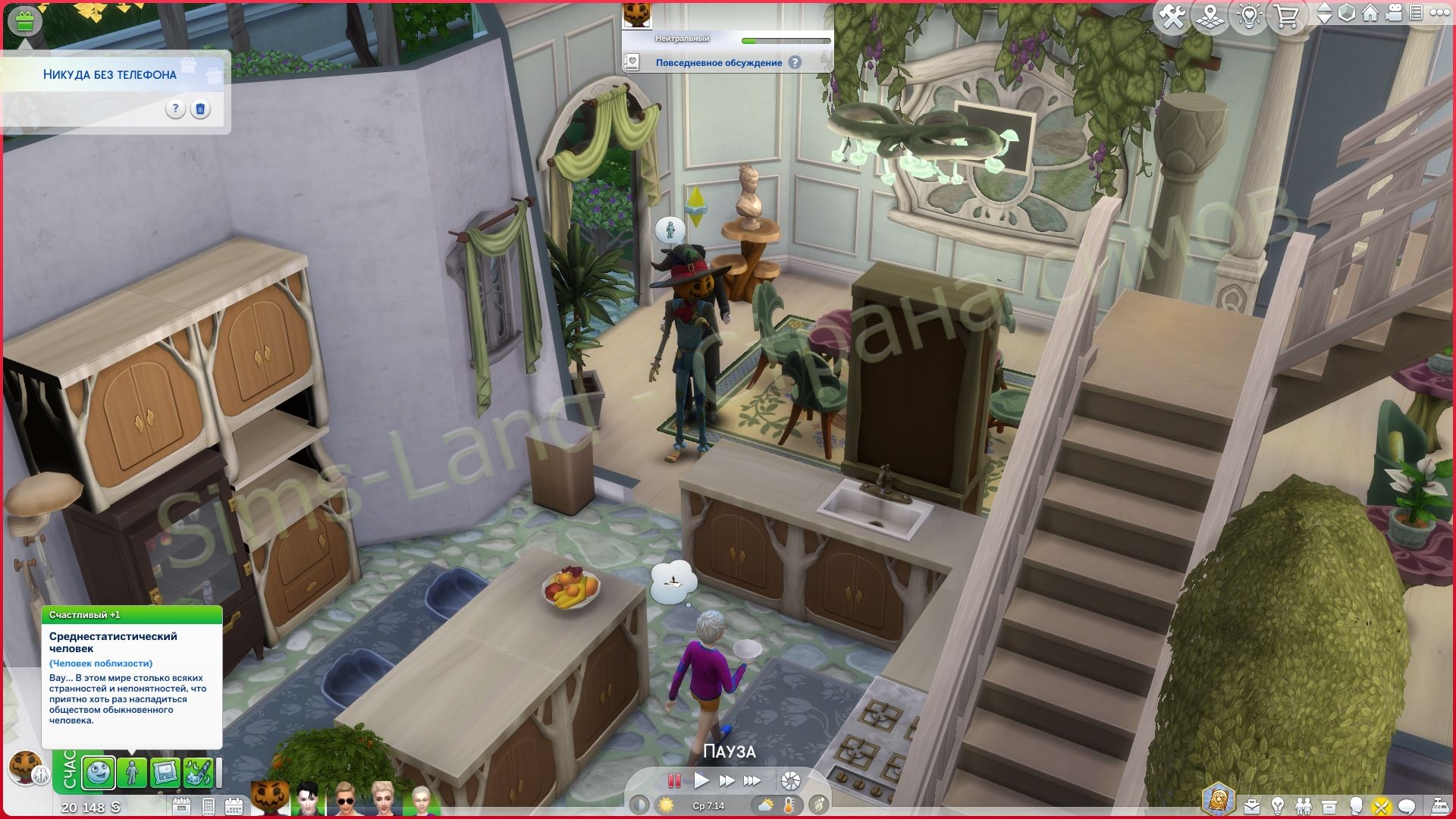This screenshot has height=819, width=1456.
Task: Open the shopping cart store icon
Action: (x=1287, y=17)
